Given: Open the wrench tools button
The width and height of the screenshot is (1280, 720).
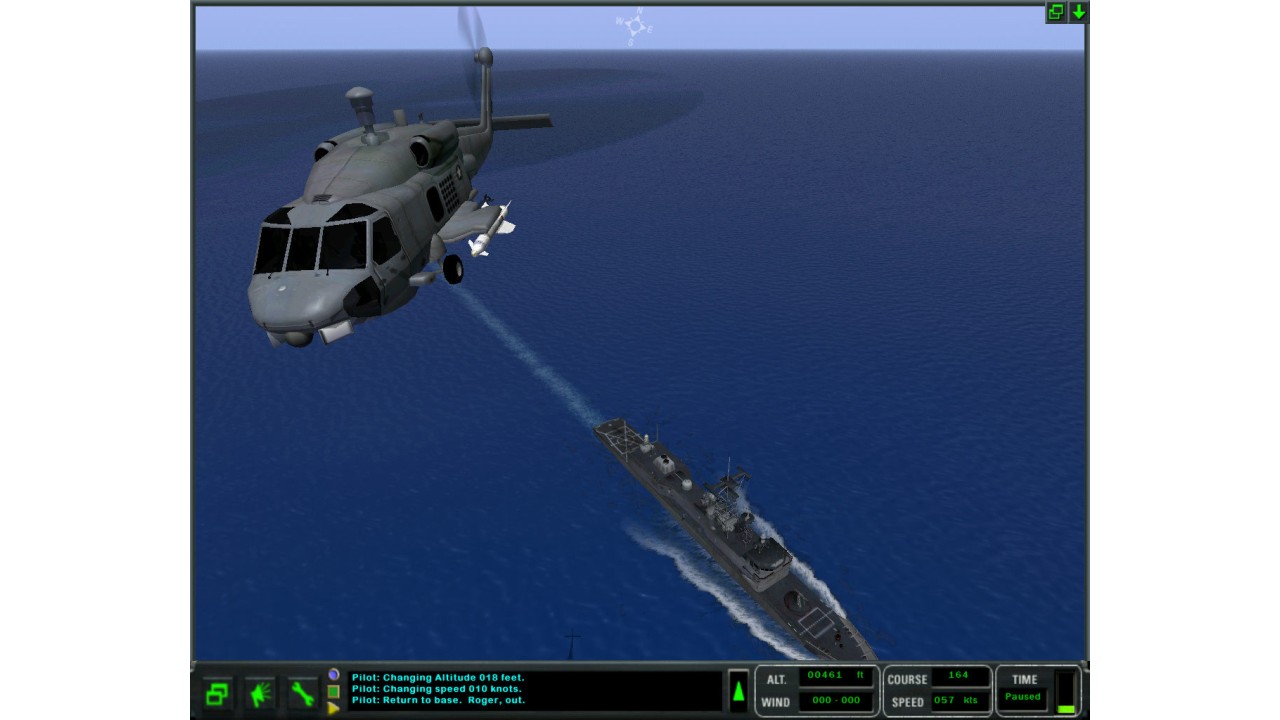Looking at the screenshot, I should 302,692.
